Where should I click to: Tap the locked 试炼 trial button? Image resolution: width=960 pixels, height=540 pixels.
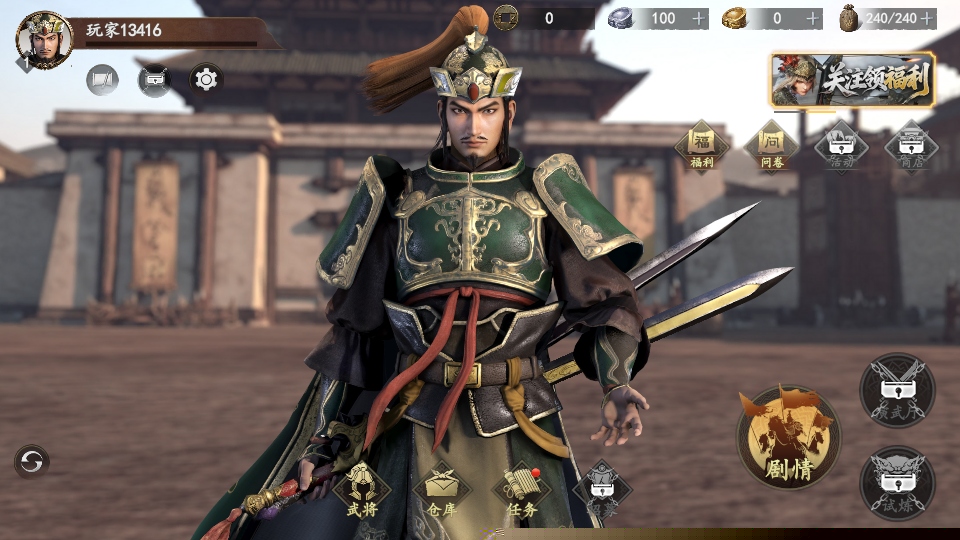tap(897, 482)
